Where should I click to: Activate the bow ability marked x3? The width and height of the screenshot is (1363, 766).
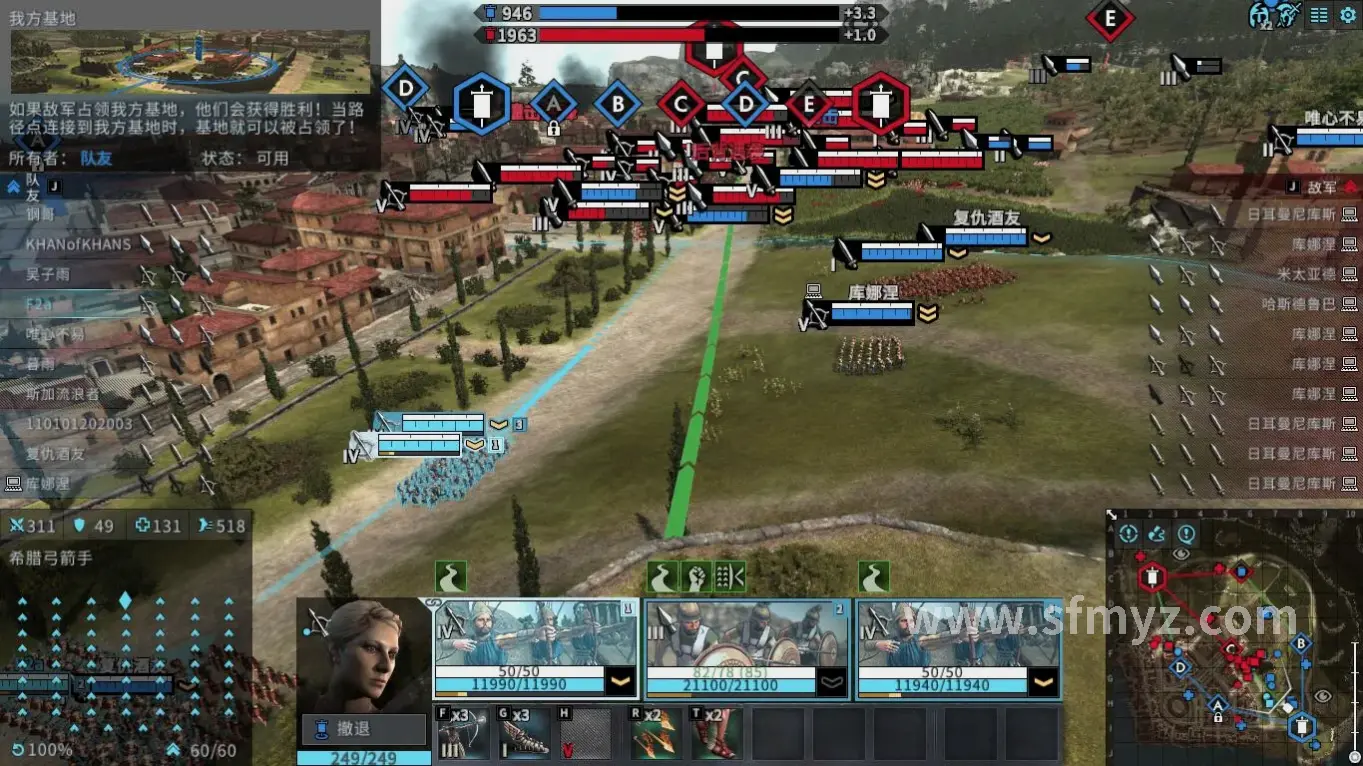463,734
